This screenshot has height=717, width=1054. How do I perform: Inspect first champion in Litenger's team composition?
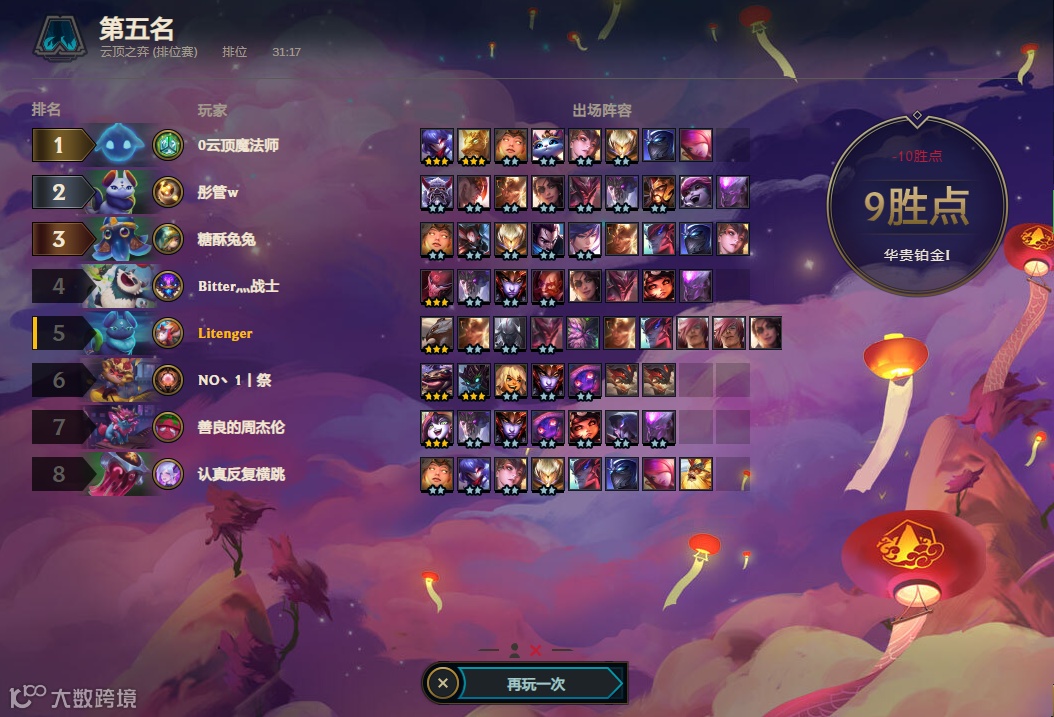[x=438, y=333]
